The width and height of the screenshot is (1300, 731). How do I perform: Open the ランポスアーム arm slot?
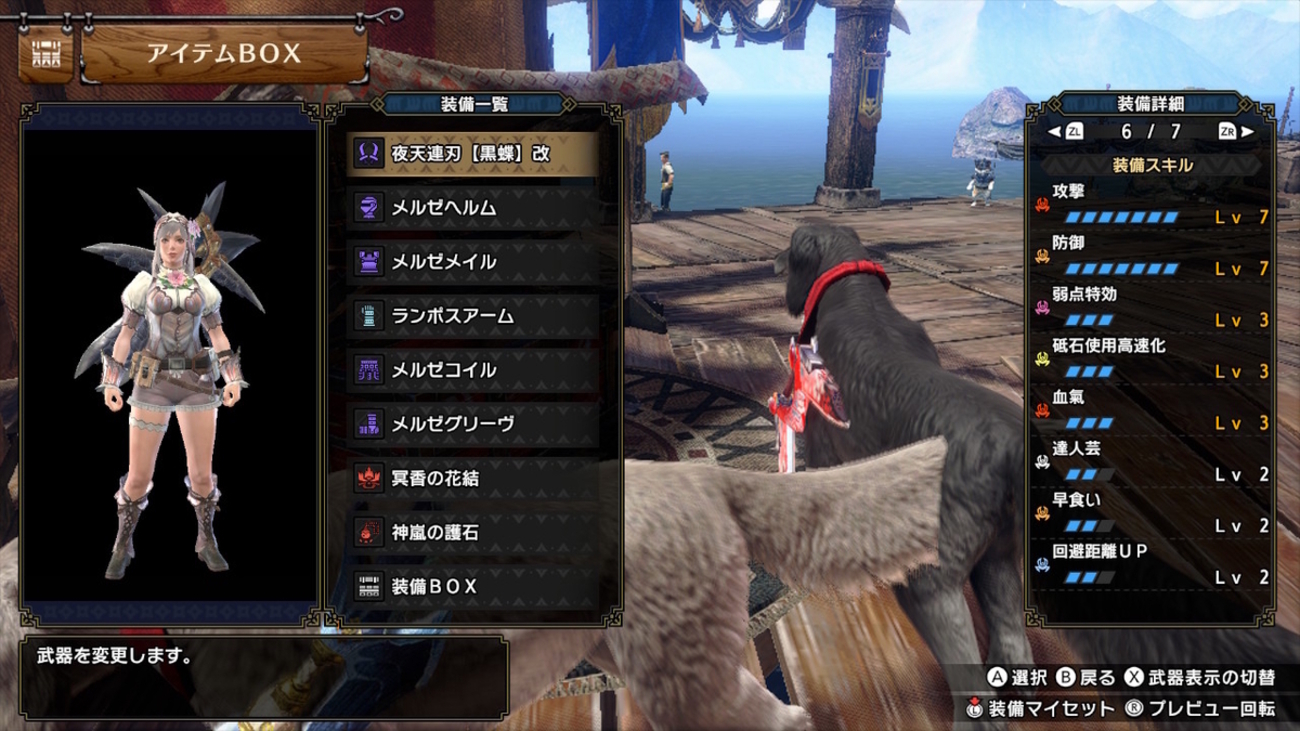(475, 316)
